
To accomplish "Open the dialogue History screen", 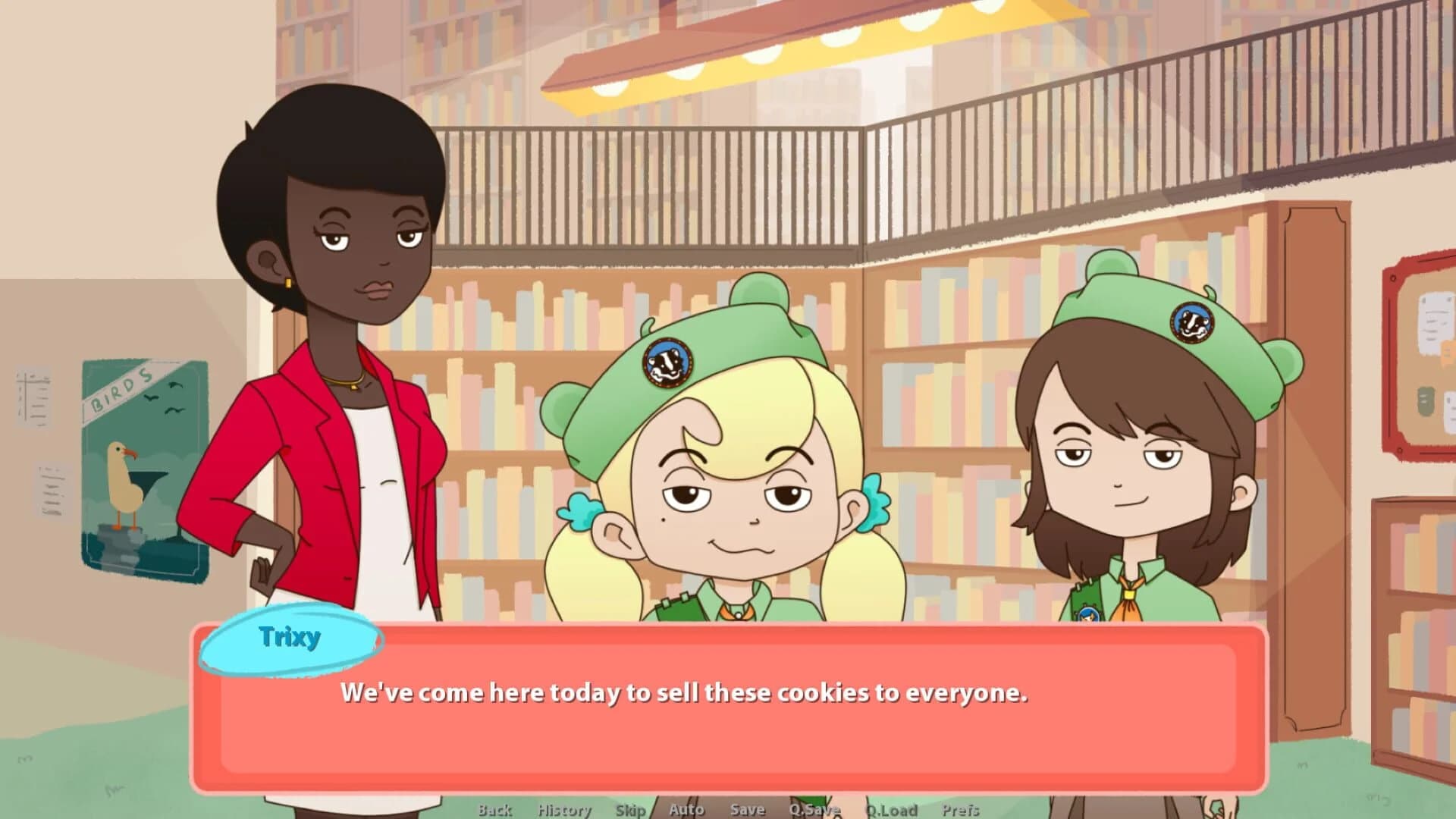I will pos(565,809).
